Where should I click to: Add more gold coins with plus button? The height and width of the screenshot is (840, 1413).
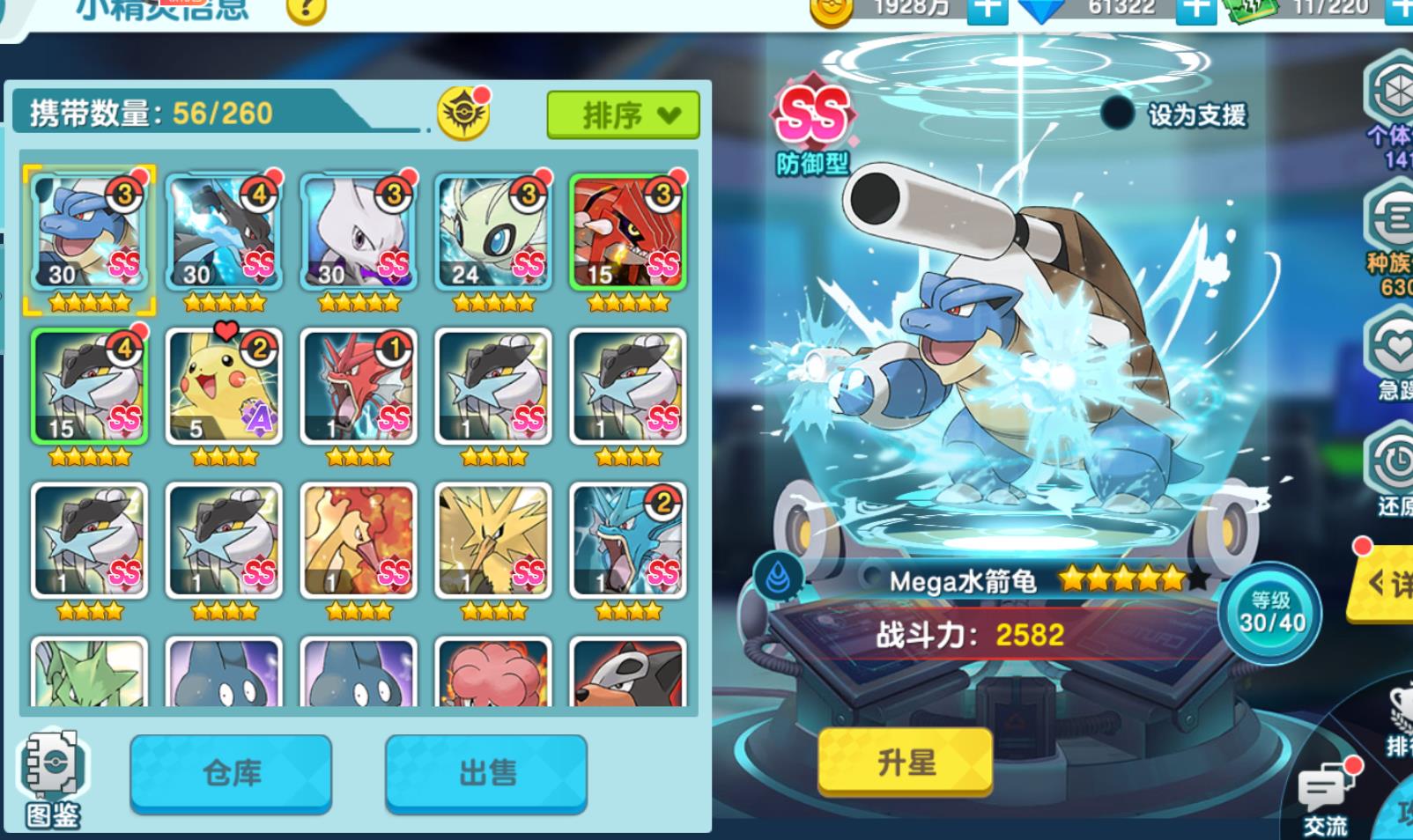tap(987, 9)
